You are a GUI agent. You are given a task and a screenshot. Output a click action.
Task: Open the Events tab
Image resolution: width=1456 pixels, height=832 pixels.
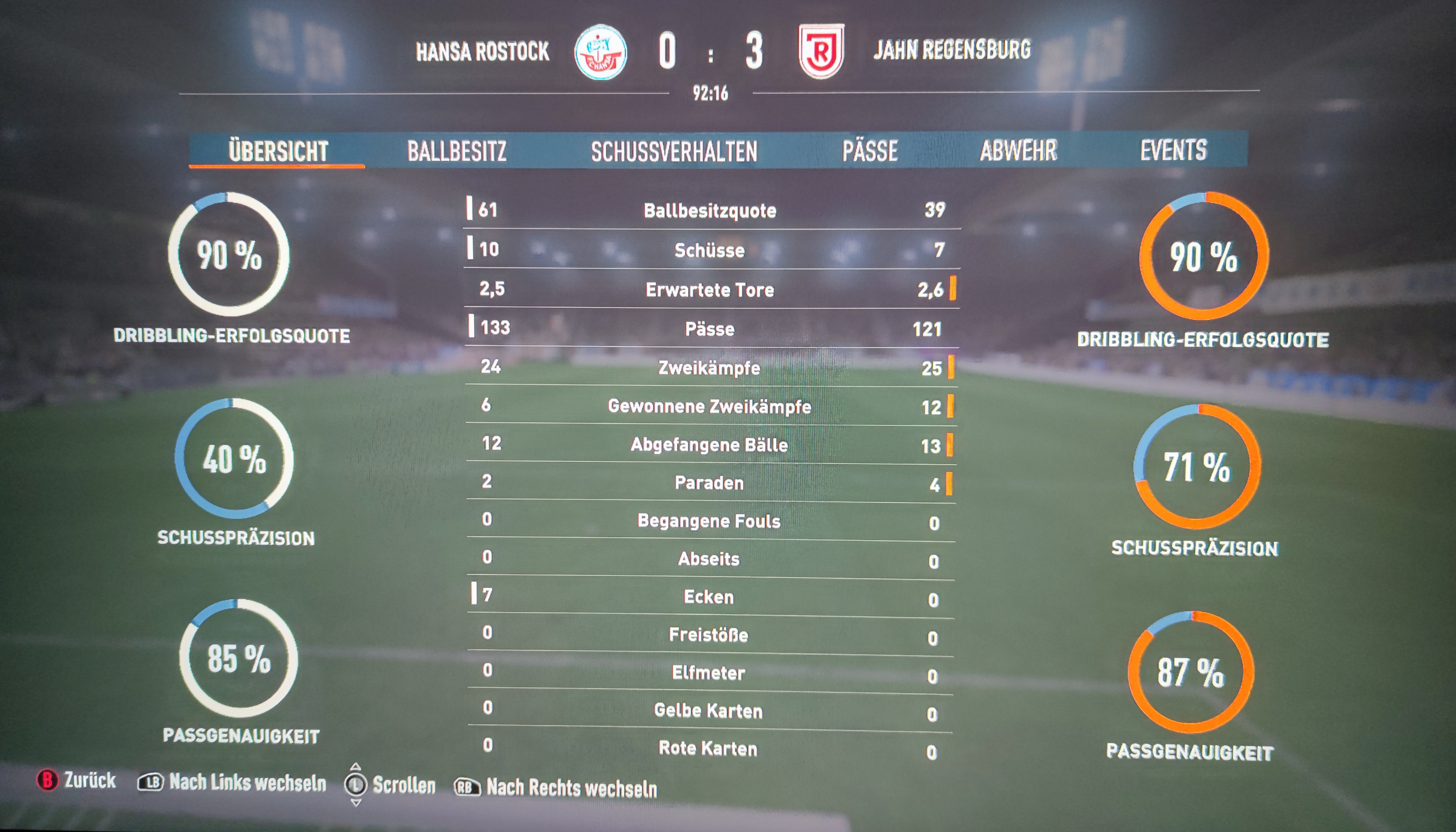click(x=1173, y=150)
